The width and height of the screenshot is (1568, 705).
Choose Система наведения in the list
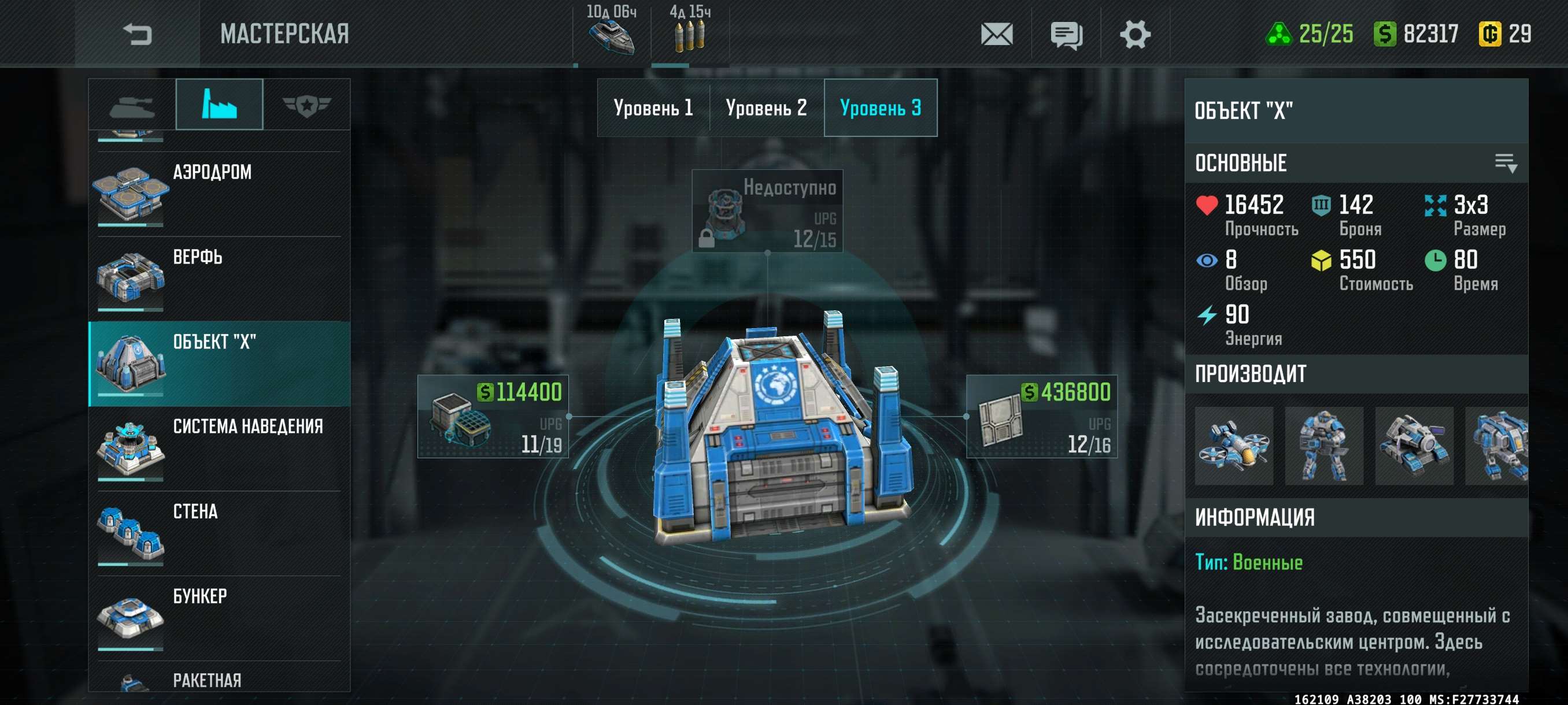coord(219,448)
